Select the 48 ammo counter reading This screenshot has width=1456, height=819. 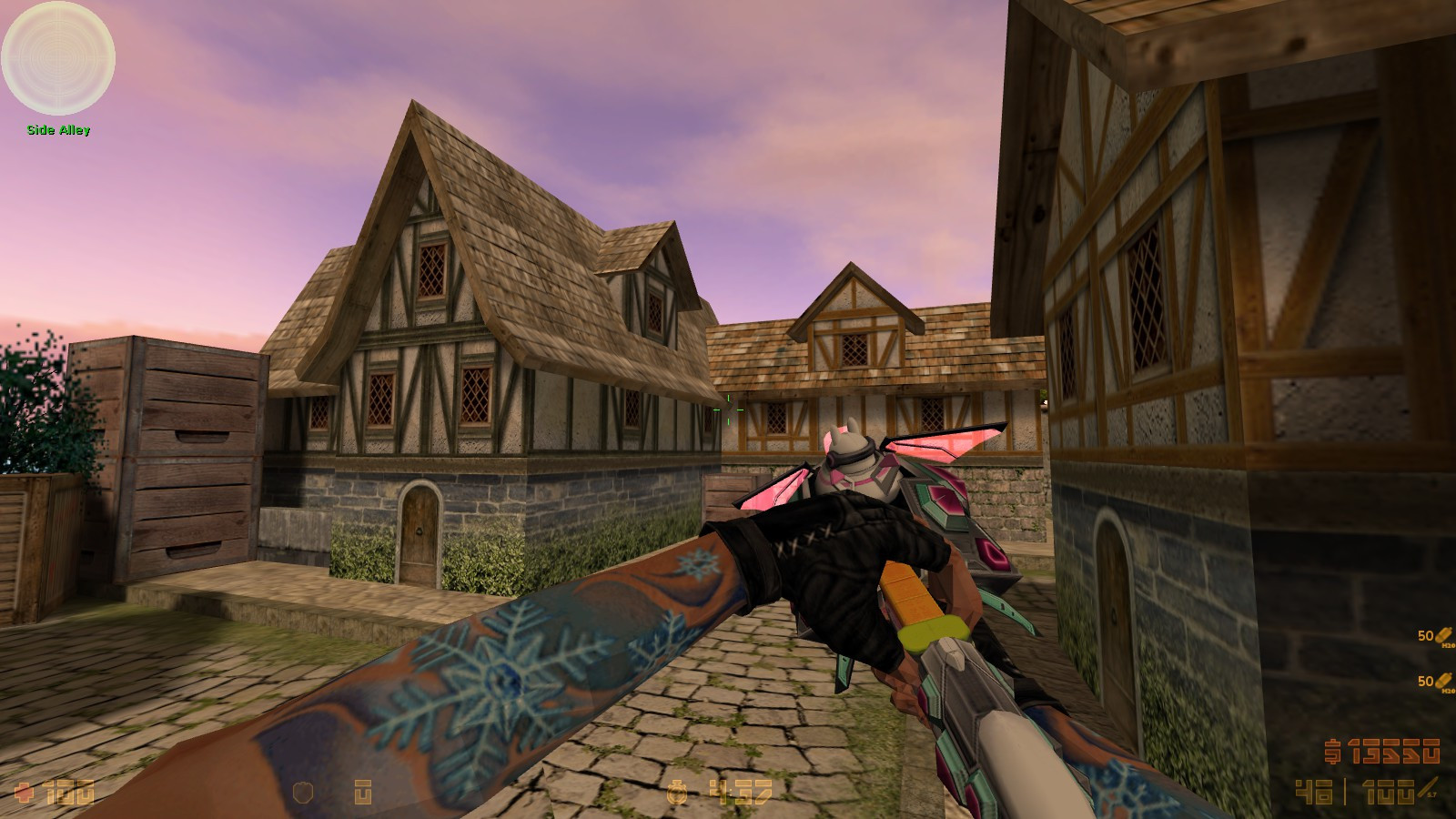[1312, 791]
